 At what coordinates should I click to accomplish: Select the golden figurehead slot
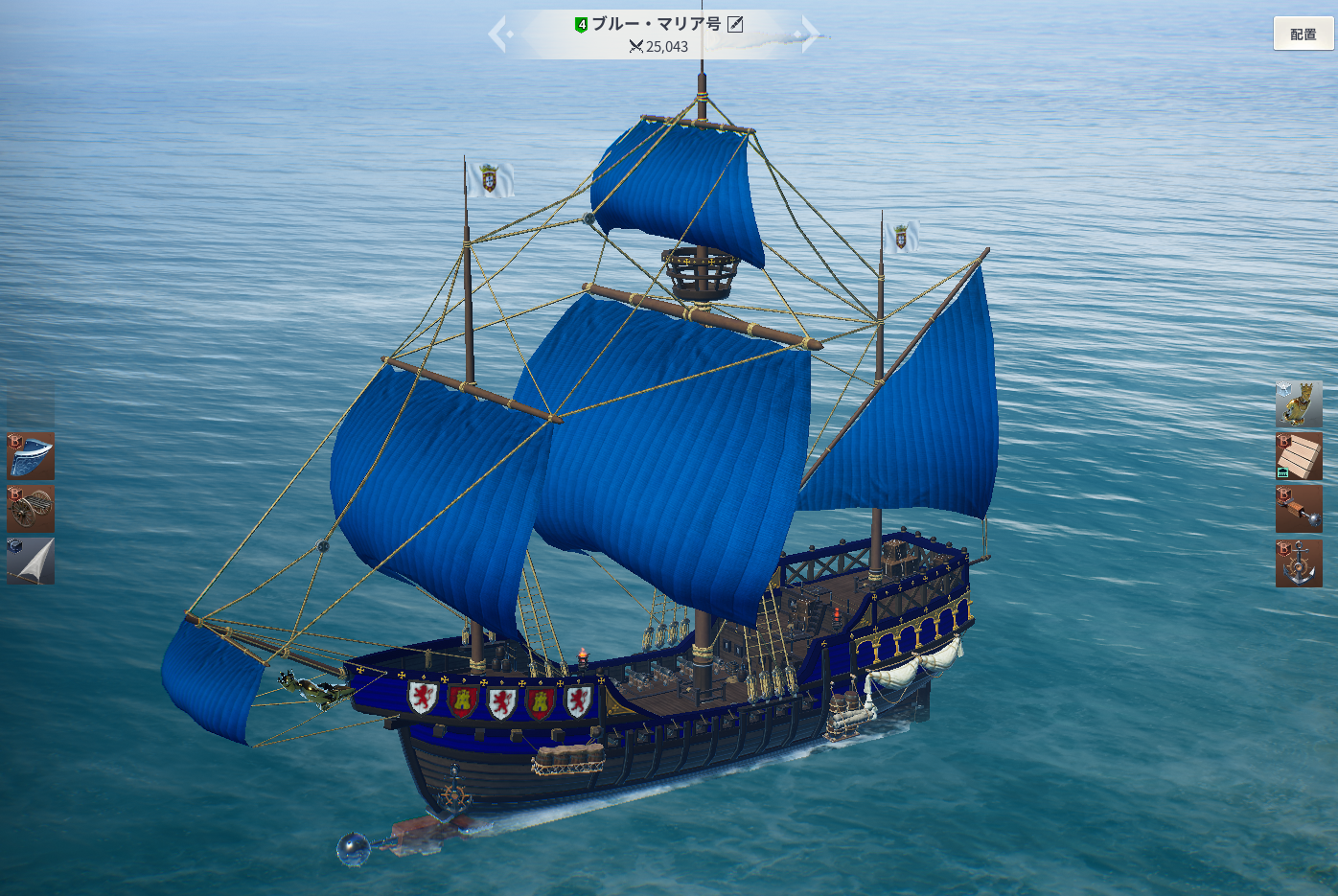tap(1299, 403)
